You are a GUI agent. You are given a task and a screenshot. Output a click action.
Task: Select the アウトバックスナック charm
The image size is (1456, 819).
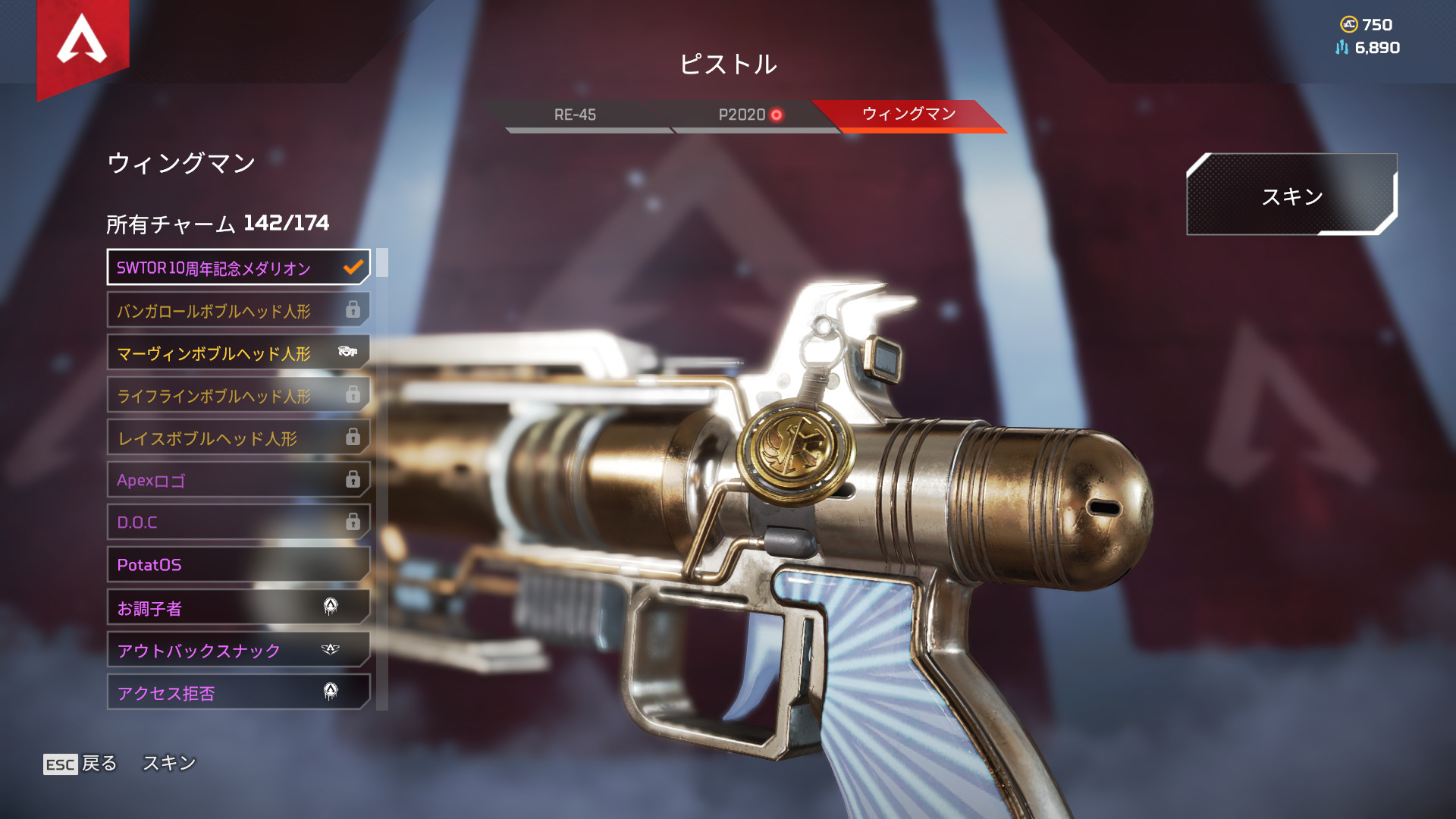point(238,650)
